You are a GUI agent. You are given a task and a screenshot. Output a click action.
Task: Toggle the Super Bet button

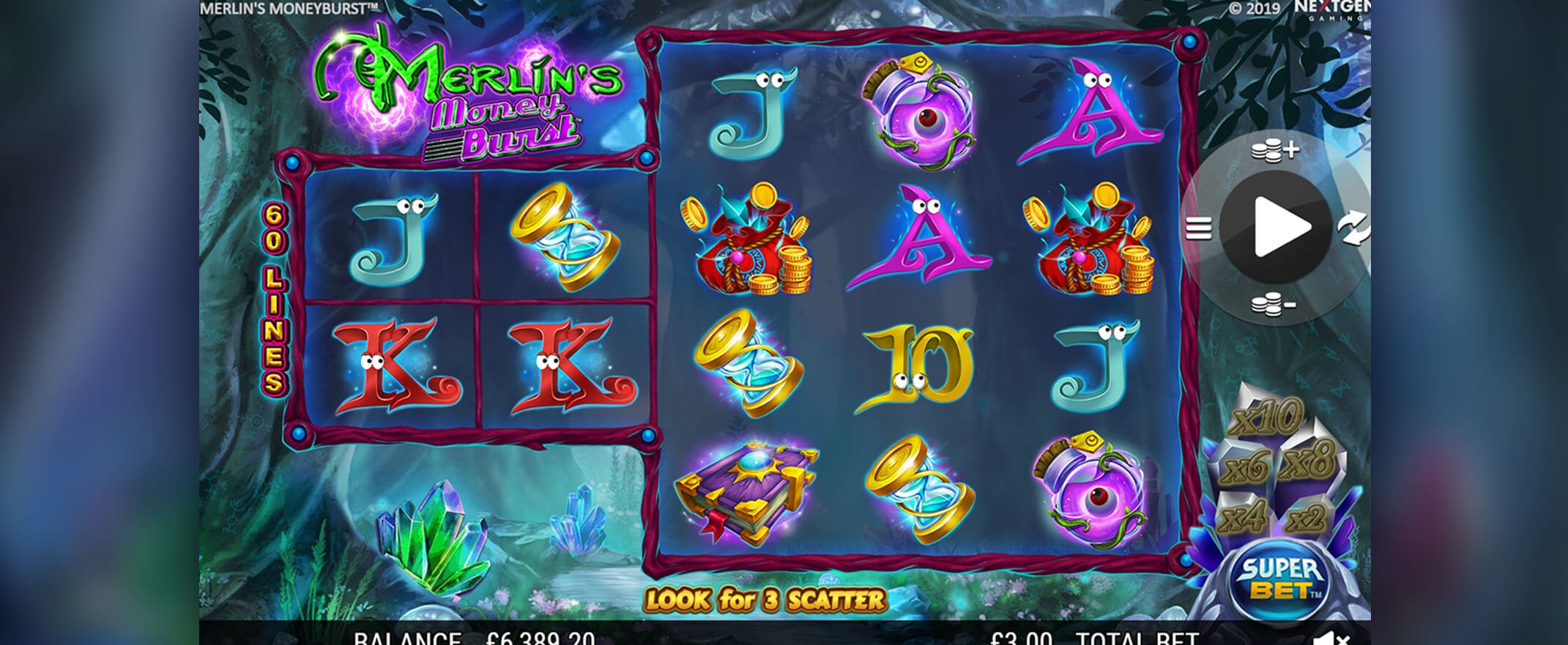[1281, 580]
